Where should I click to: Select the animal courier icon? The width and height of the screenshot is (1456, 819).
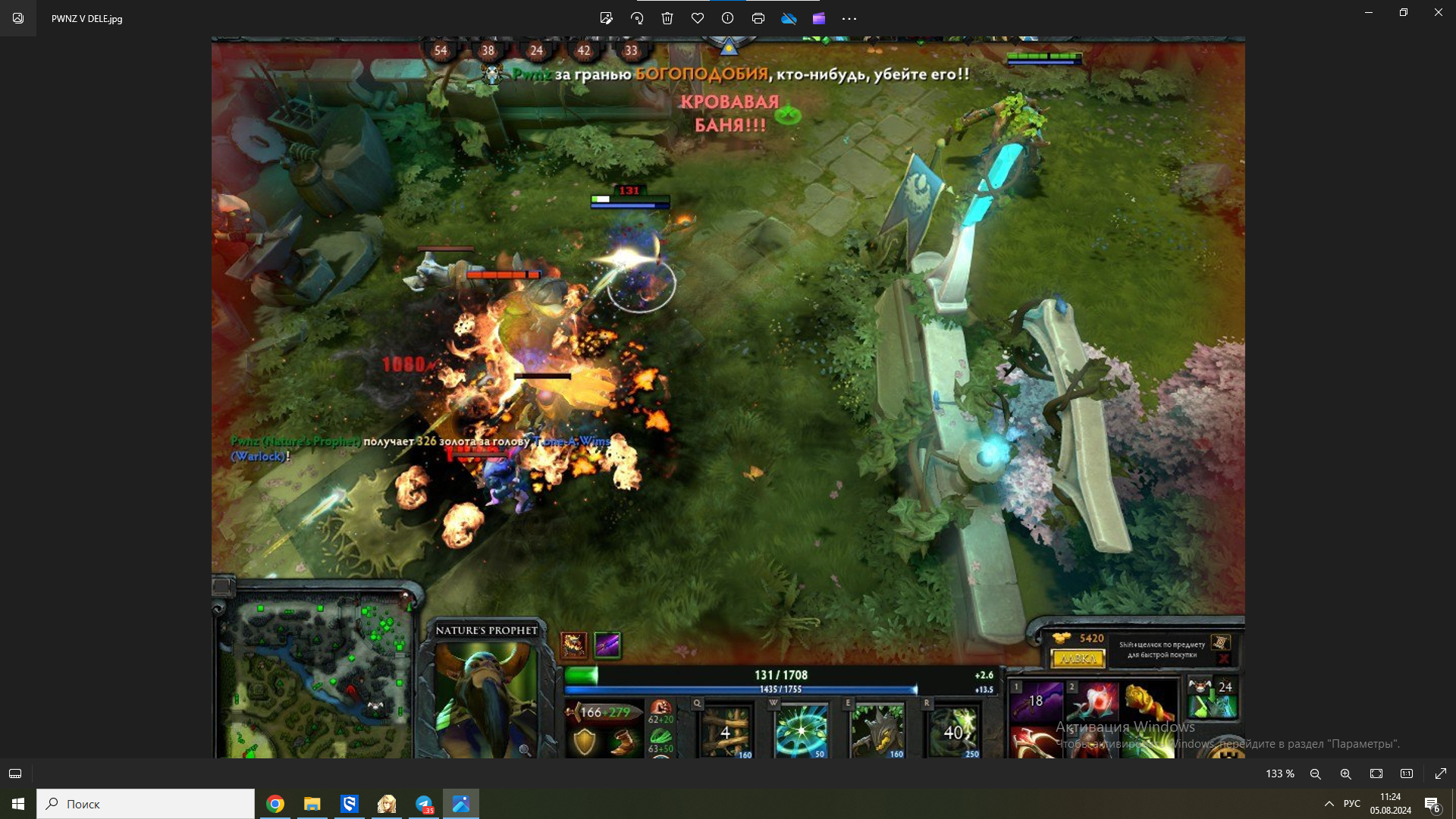1200,687
